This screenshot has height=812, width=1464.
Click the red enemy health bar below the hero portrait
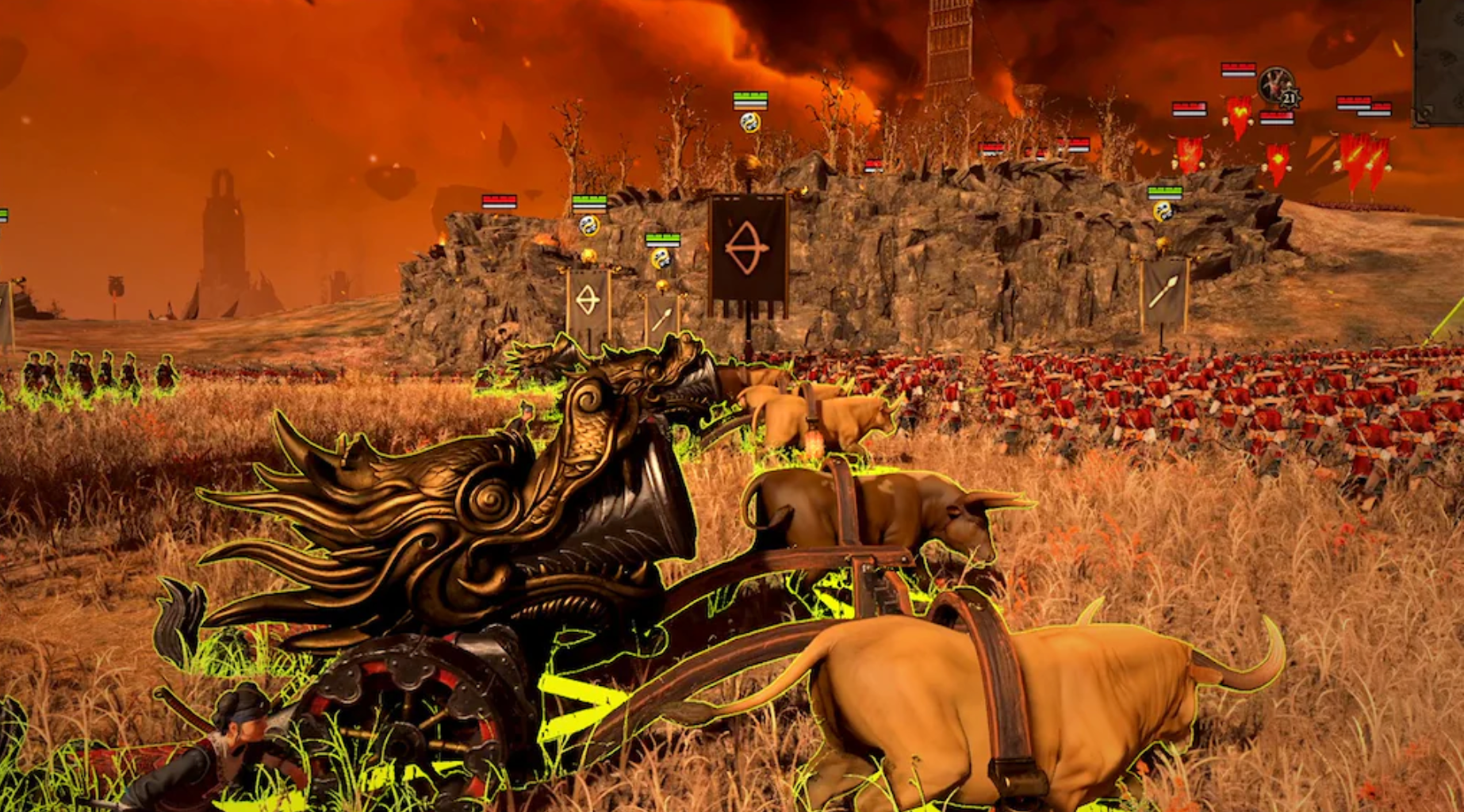coord(1276,118)
